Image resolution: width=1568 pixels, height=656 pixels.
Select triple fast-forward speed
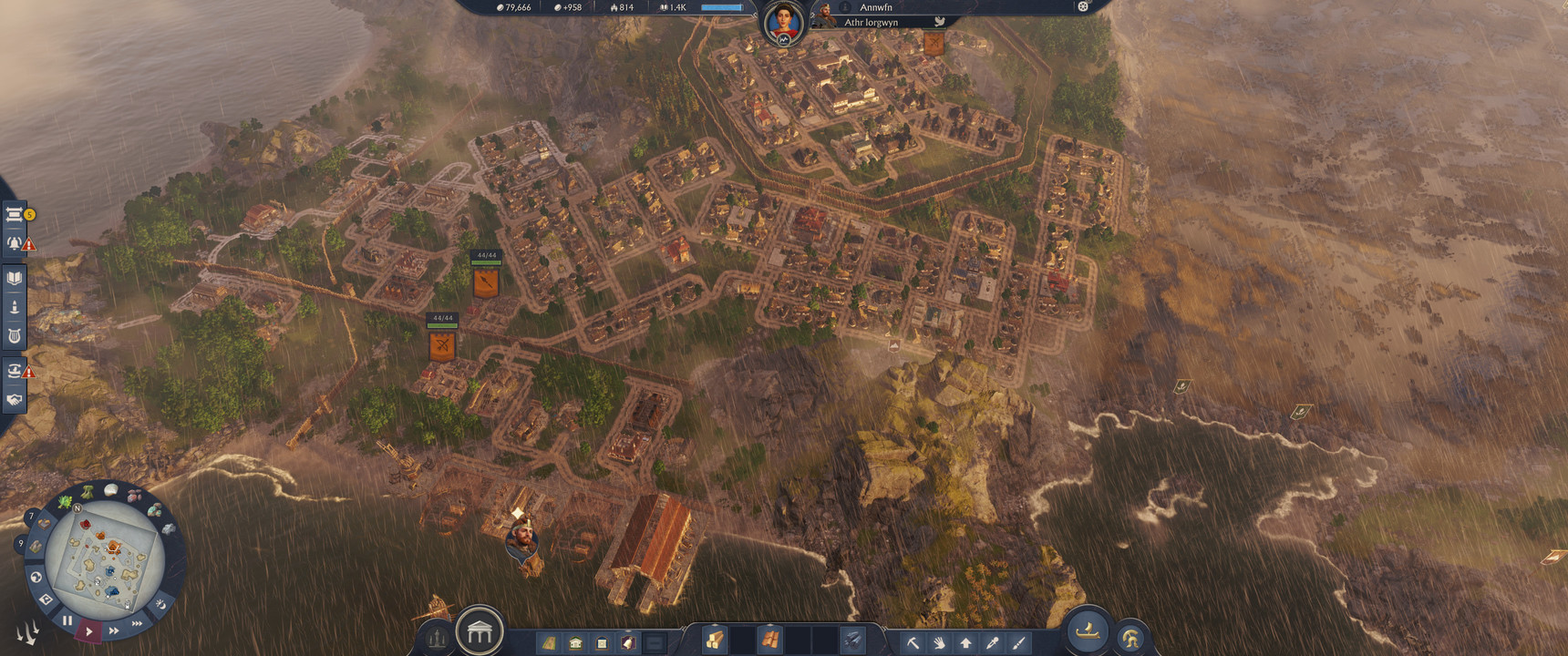[x=137, y=623]
